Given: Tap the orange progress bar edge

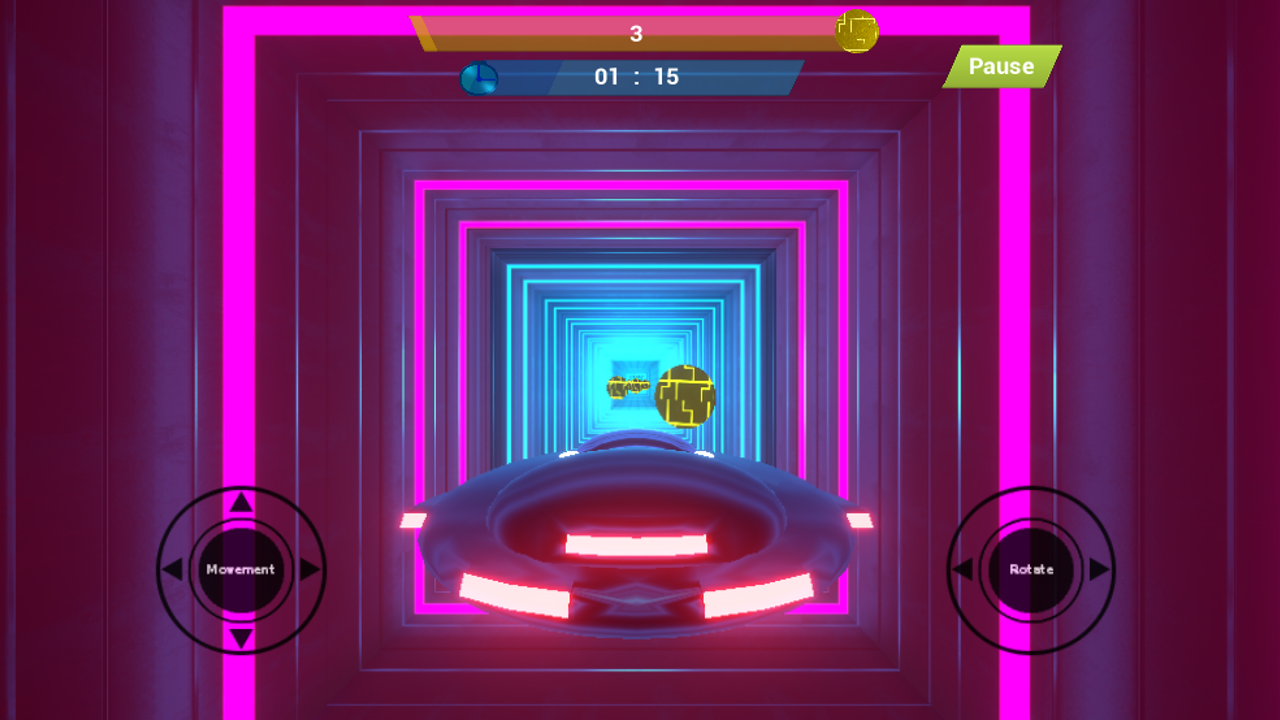Looking at the screenshot, I should coord(424,32).
